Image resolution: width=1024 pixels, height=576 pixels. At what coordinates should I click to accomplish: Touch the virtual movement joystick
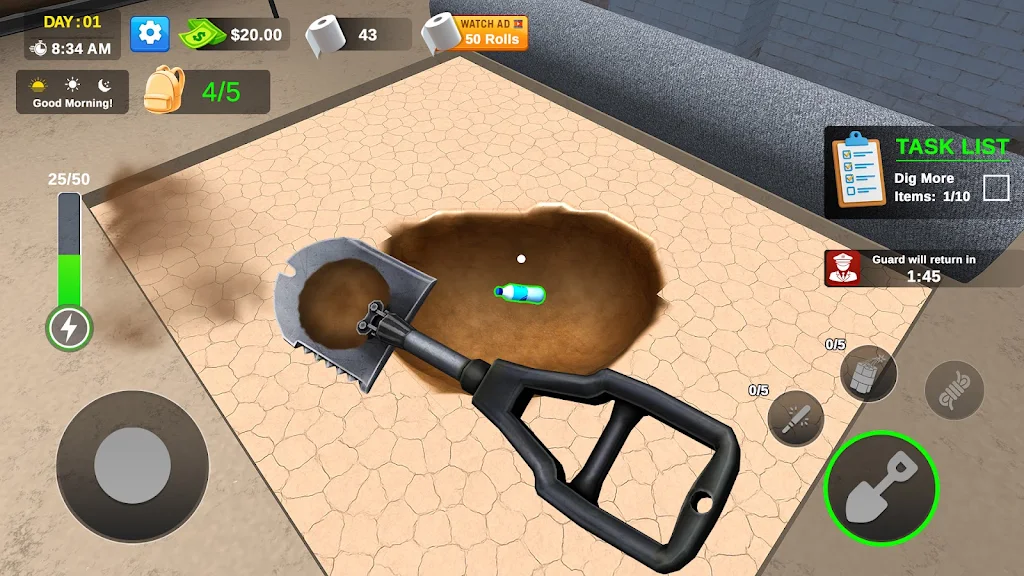(132, 466)
